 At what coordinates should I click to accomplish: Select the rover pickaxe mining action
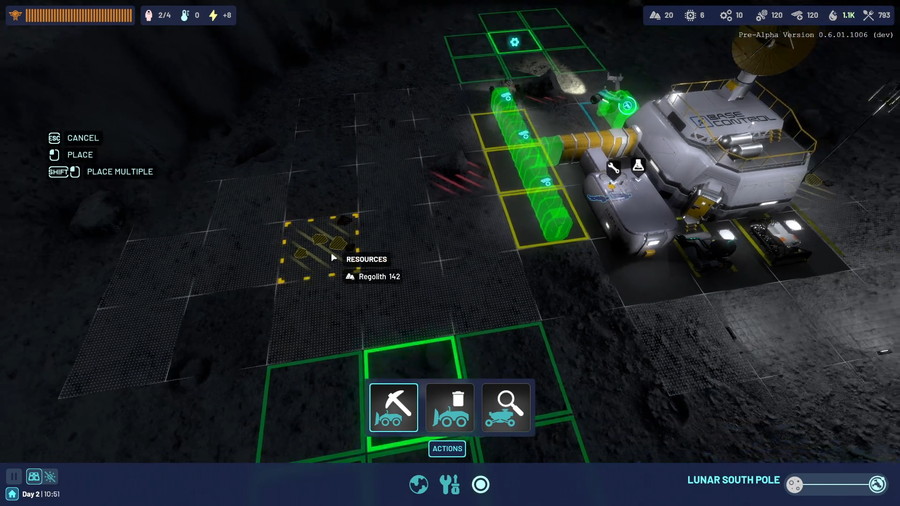pyautogui.click(x=394, y=407)
